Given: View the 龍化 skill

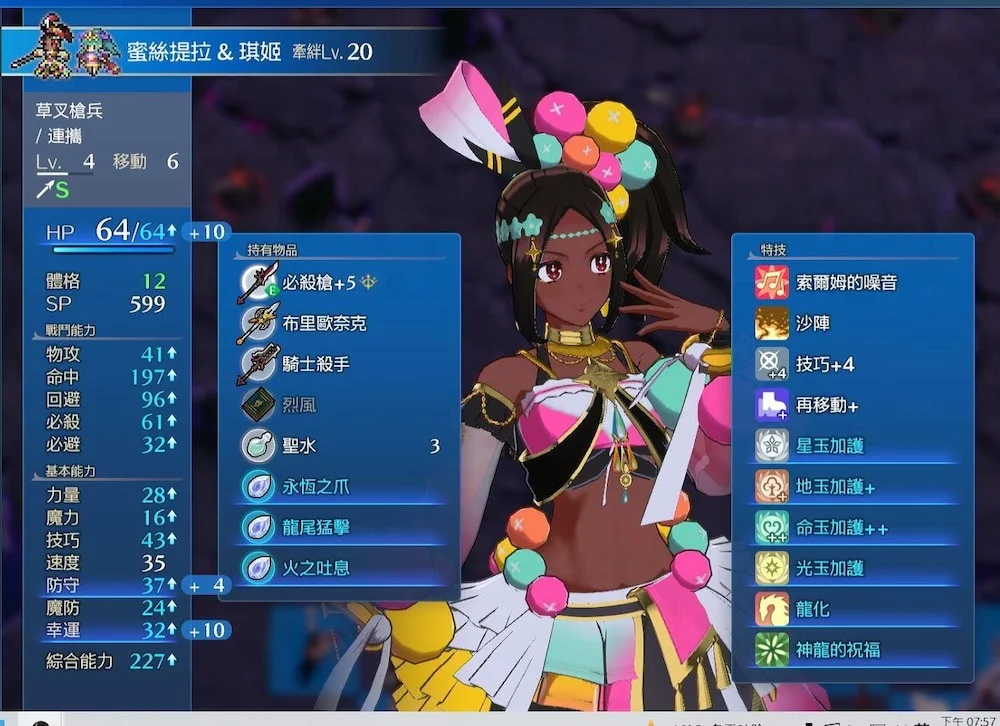Looking at the screenshot, I should (x=813, y=609).
